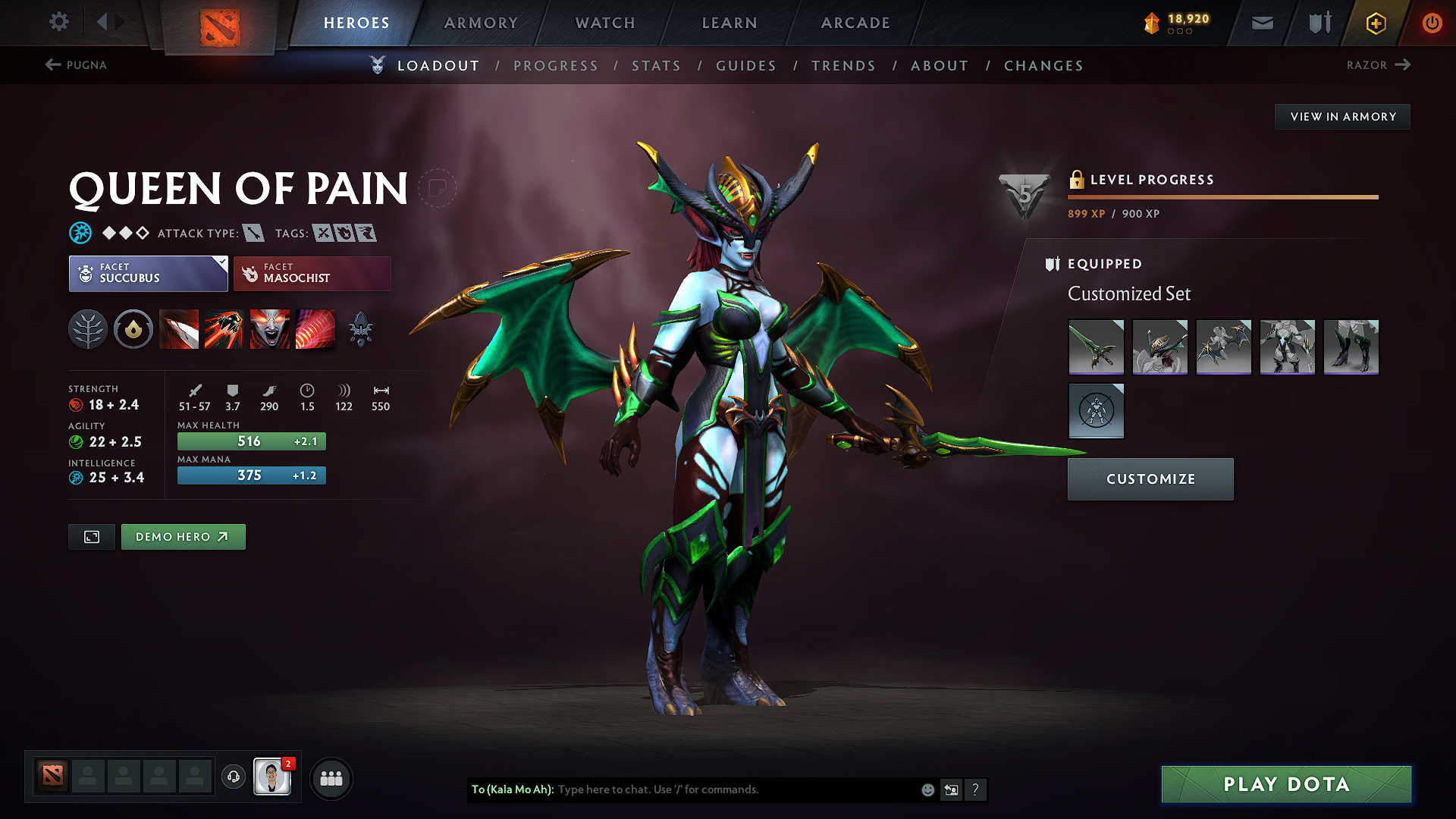Click the innate ability droplet icon
1456x819 pixels.
click(x=133, y=329)
